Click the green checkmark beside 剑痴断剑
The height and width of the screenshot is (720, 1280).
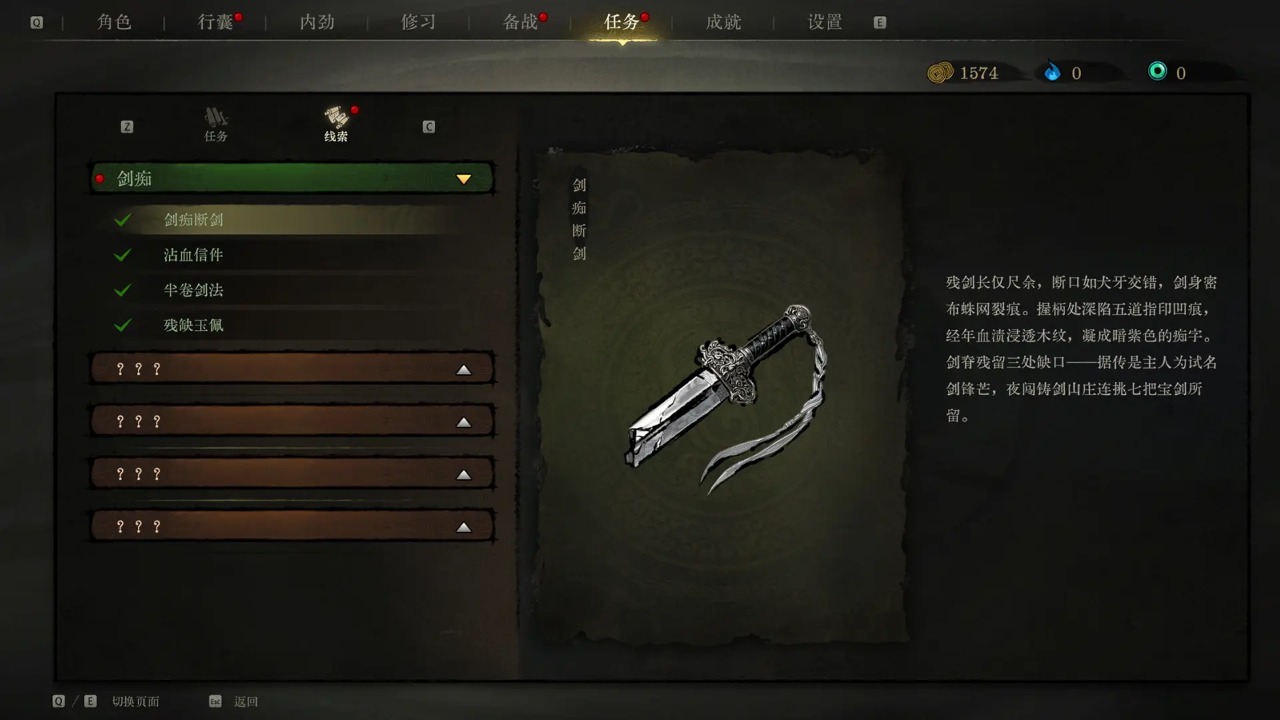pos(122,219)
